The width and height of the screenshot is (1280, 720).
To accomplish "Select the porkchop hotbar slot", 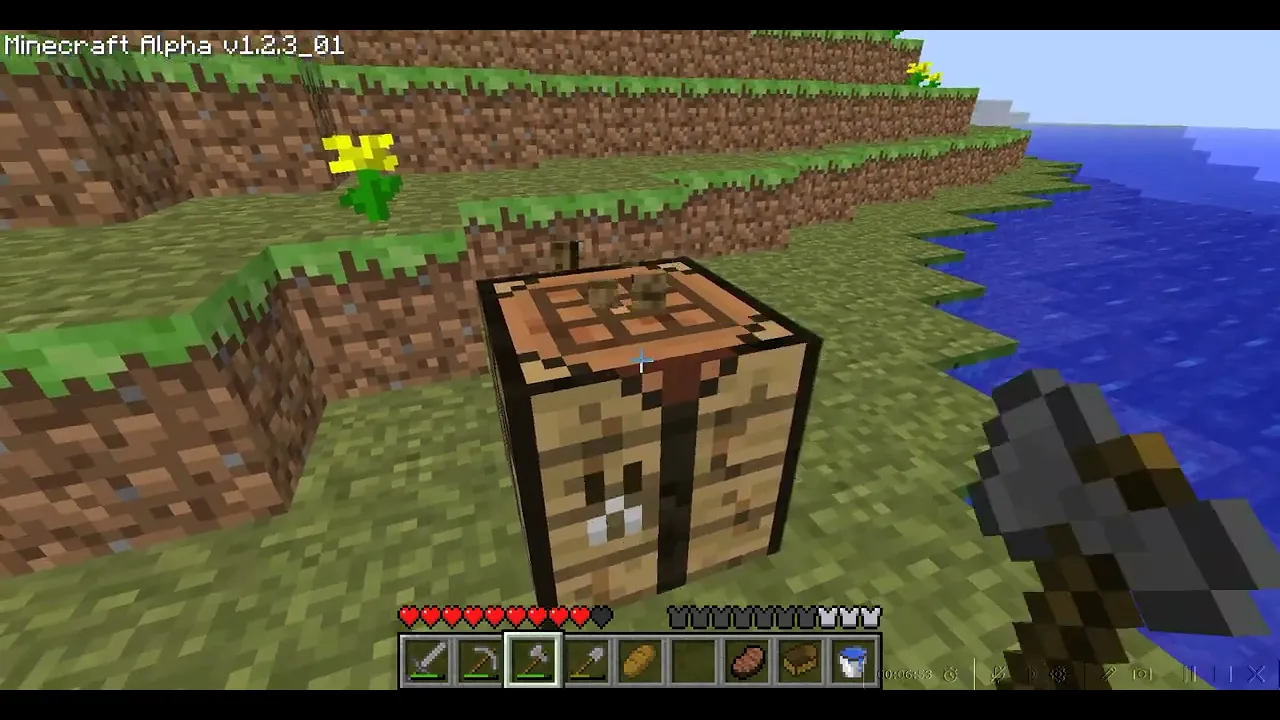I will [747, 662].
